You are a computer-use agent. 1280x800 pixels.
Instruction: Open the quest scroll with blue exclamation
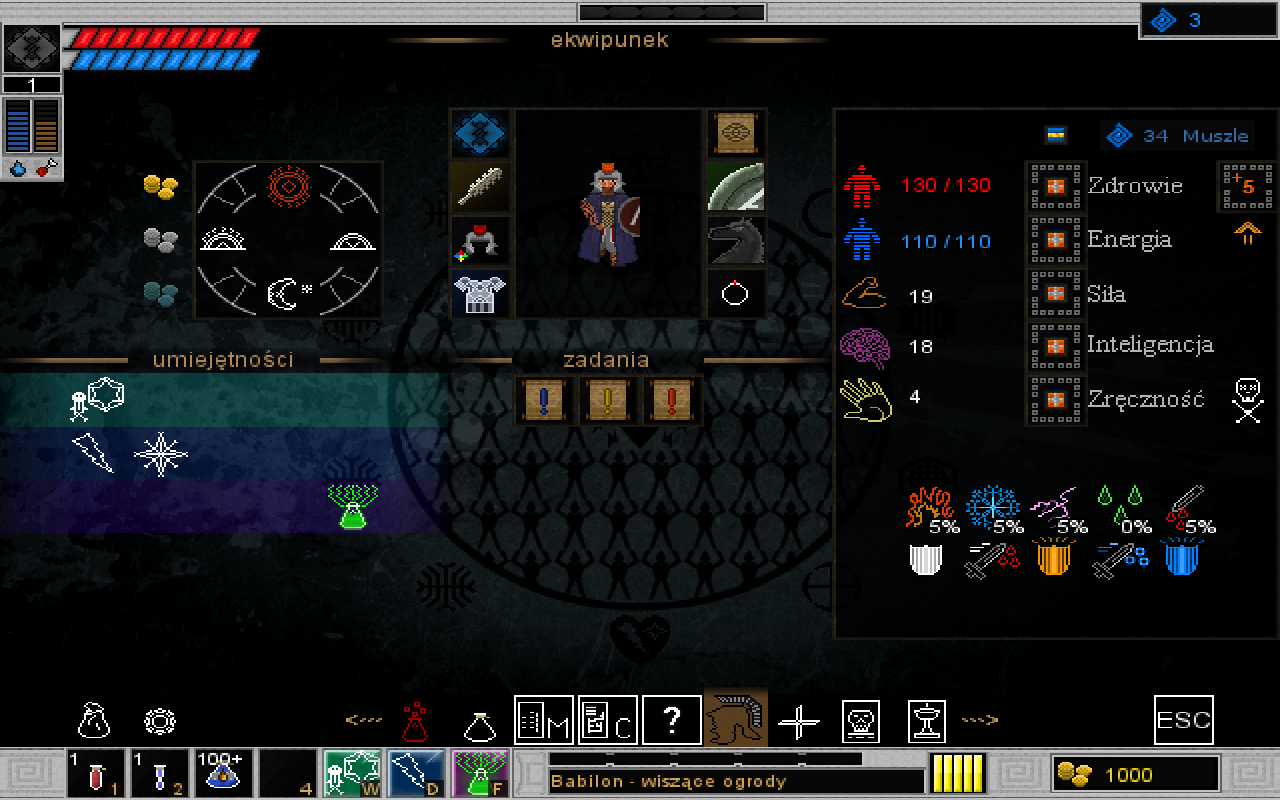[543, 401]
